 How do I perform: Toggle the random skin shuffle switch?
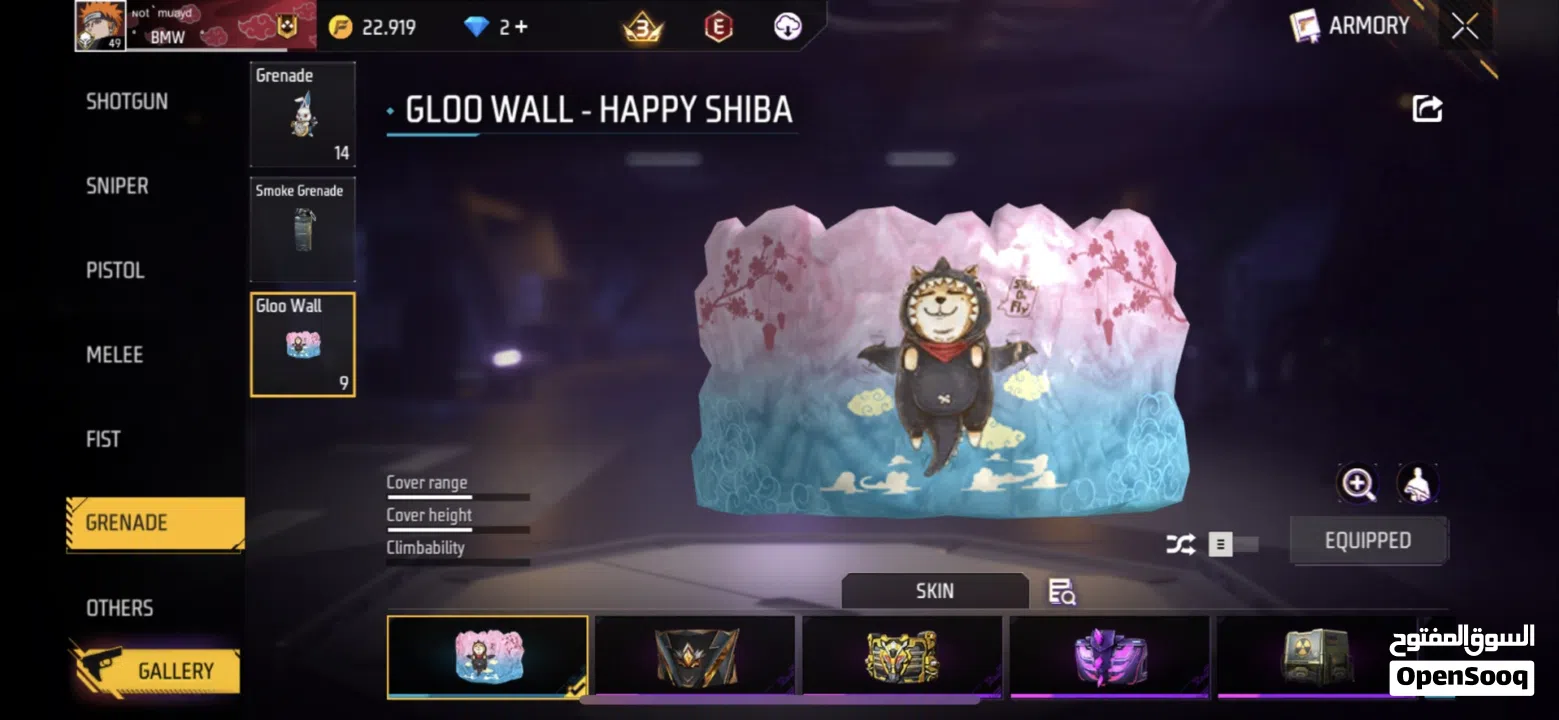[x=1232, y=545]
